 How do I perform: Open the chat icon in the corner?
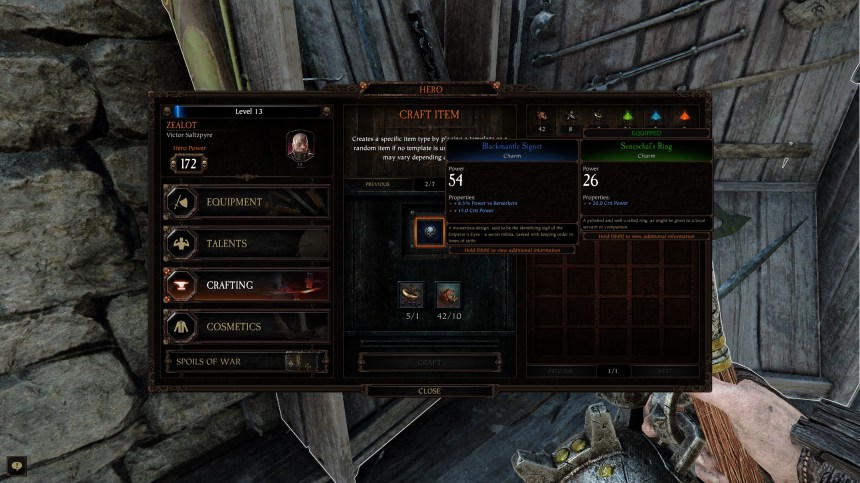16,465
